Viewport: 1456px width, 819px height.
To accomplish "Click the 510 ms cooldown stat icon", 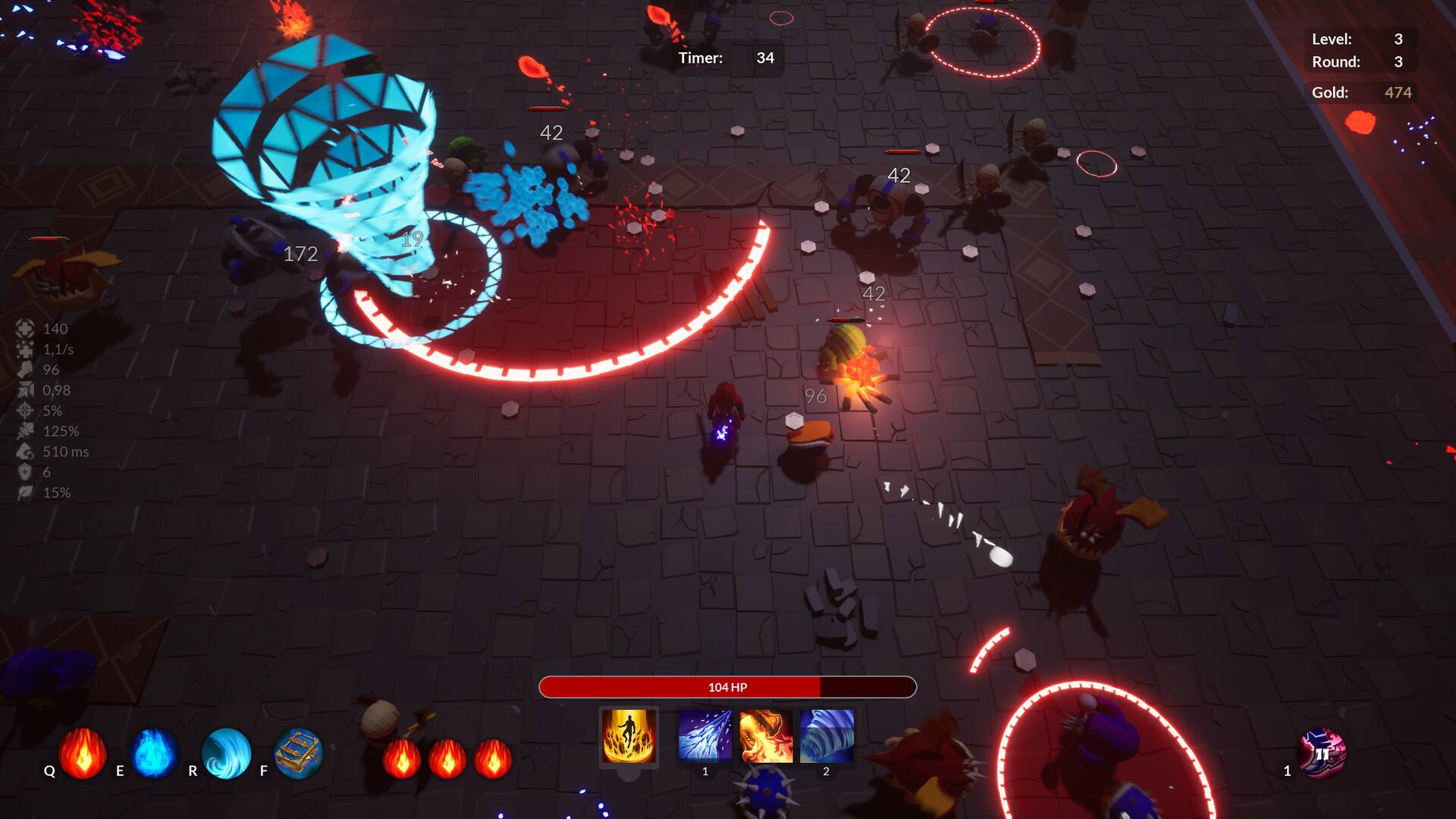I will point(25,451).
